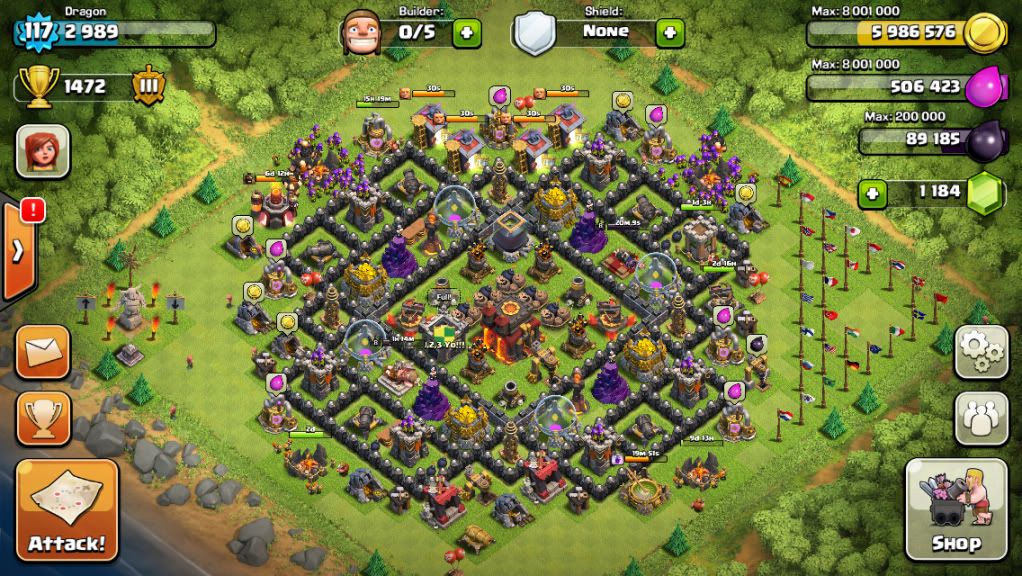The image size is (1022, 576).
Task: Expand the side panel with the arrow tab
Action: pyautogui.click(x=18, y=250)
